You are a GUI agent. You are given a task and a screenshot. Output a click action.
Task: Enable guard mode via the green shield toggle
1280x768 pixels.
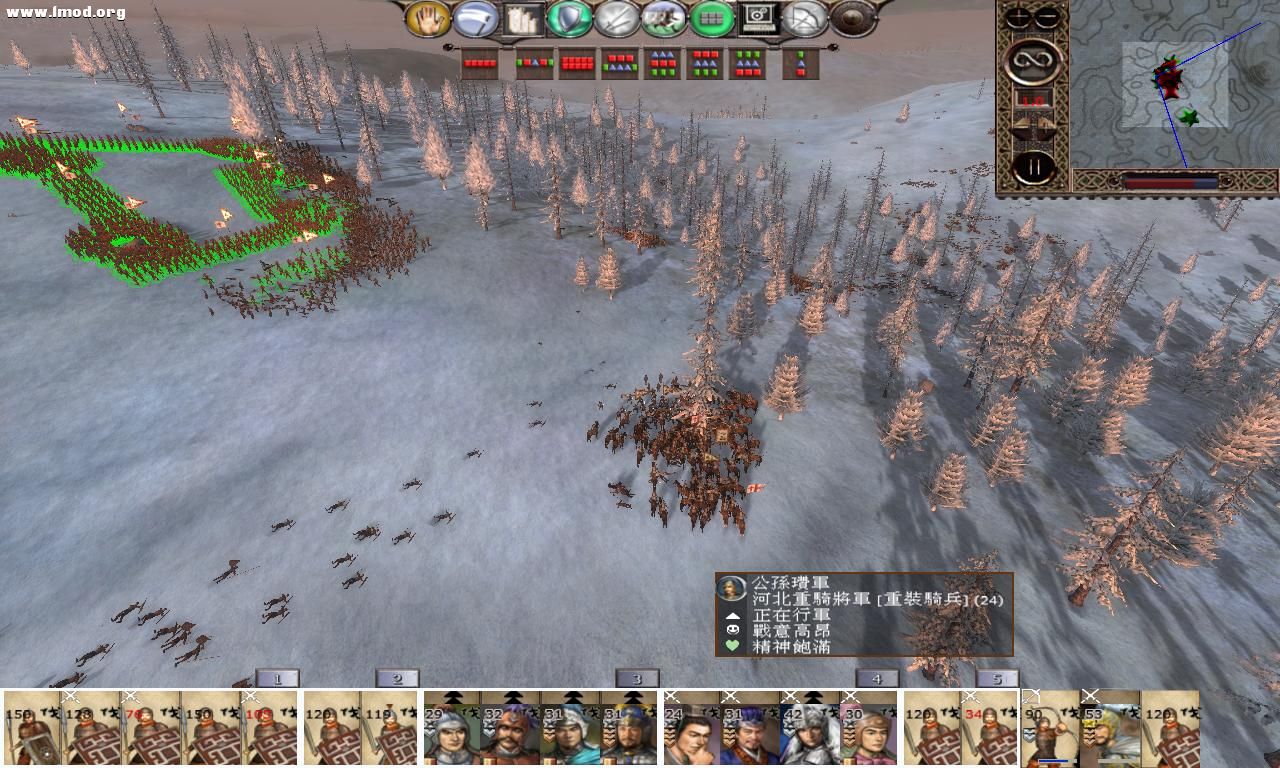click(569, 19)
